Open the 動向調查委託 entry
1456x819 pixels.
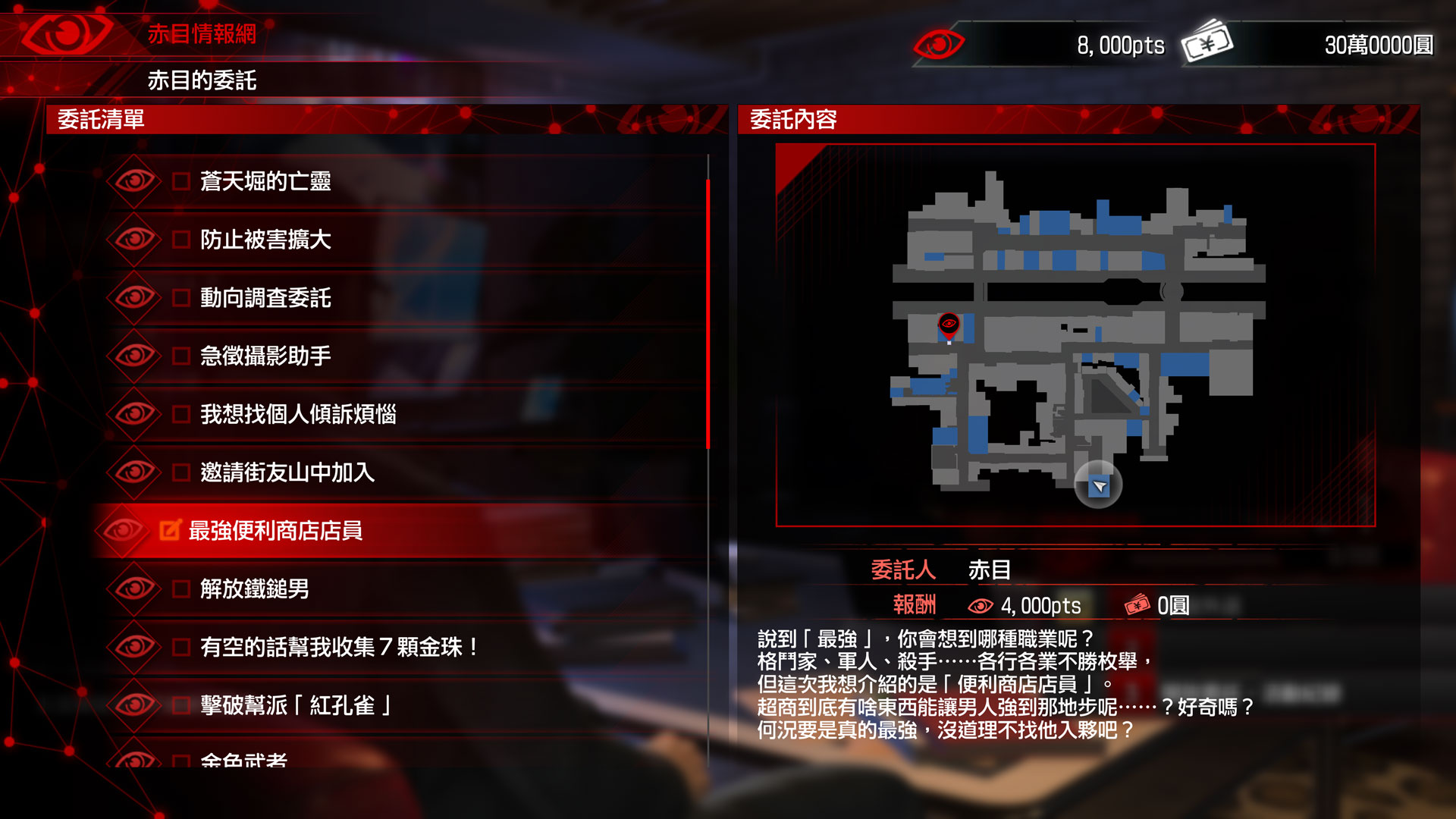[265, 298]
